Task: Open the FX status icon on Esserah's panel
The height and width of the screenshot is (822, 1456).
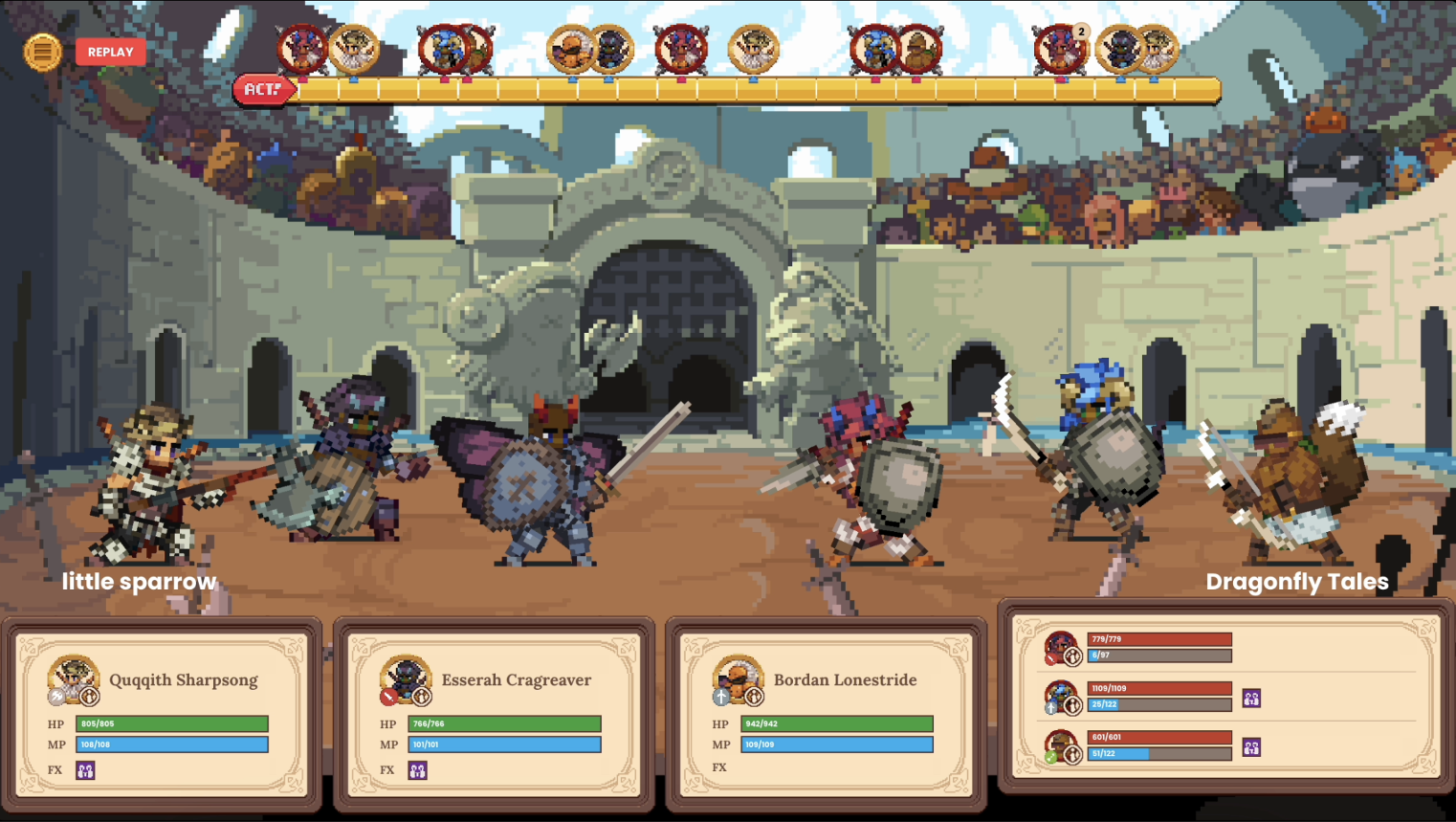Action: tap(416, 769)
